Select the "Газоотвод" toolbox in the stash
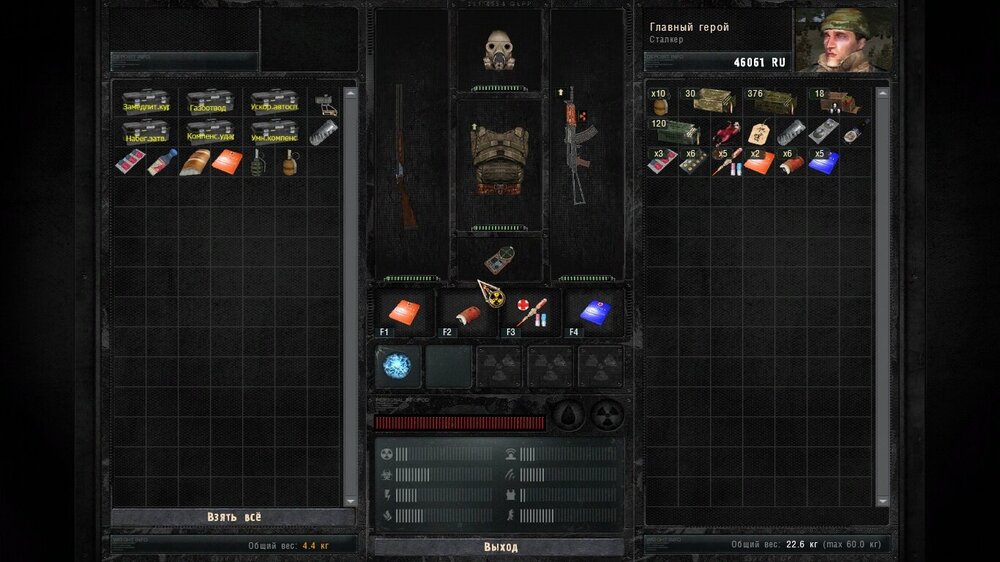This screenshot has width=1000, height=562. (x=209, y=103)
